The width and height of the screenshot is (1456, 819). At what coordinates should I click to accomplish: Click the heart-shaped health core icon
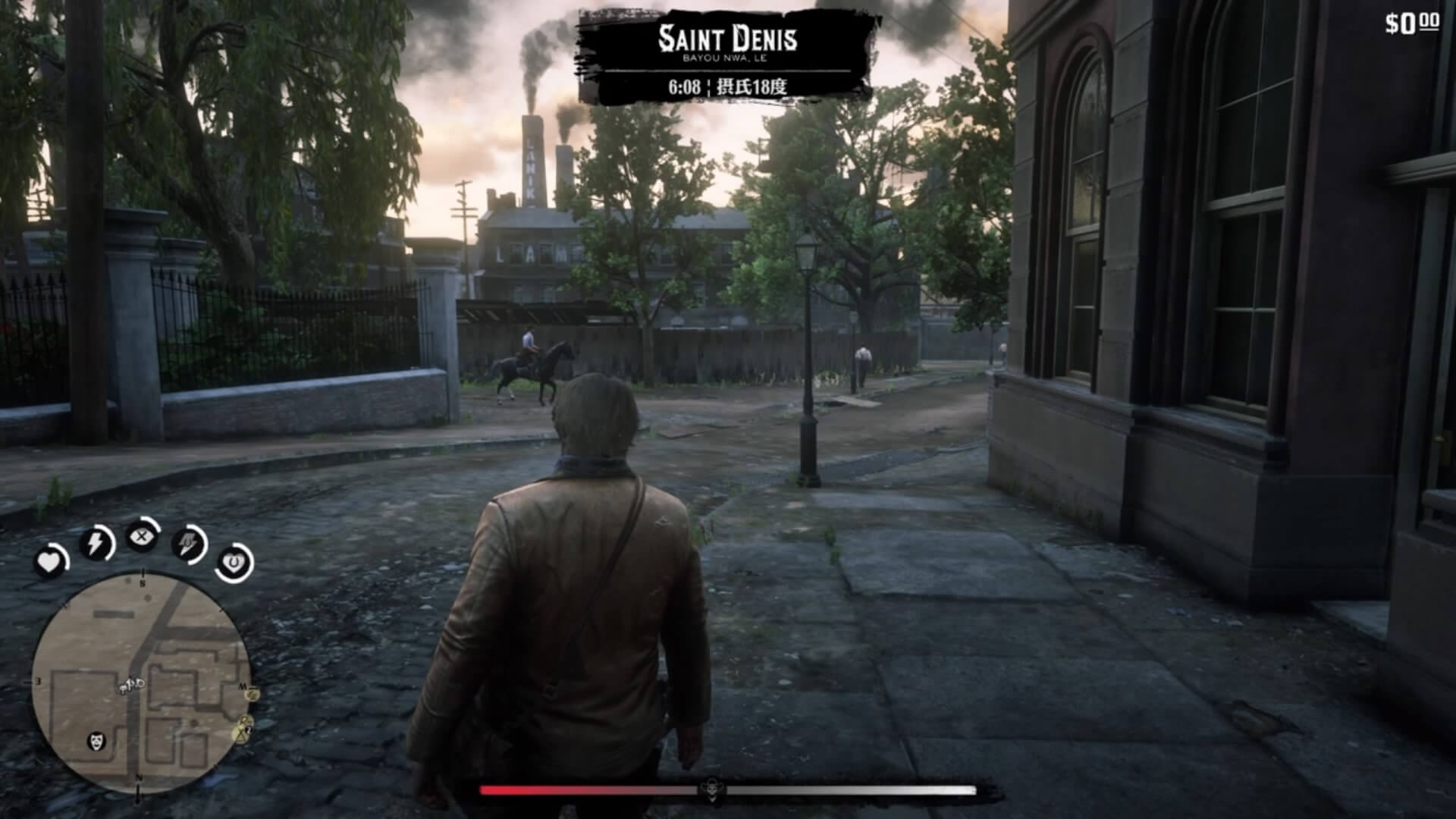(50, 563)
